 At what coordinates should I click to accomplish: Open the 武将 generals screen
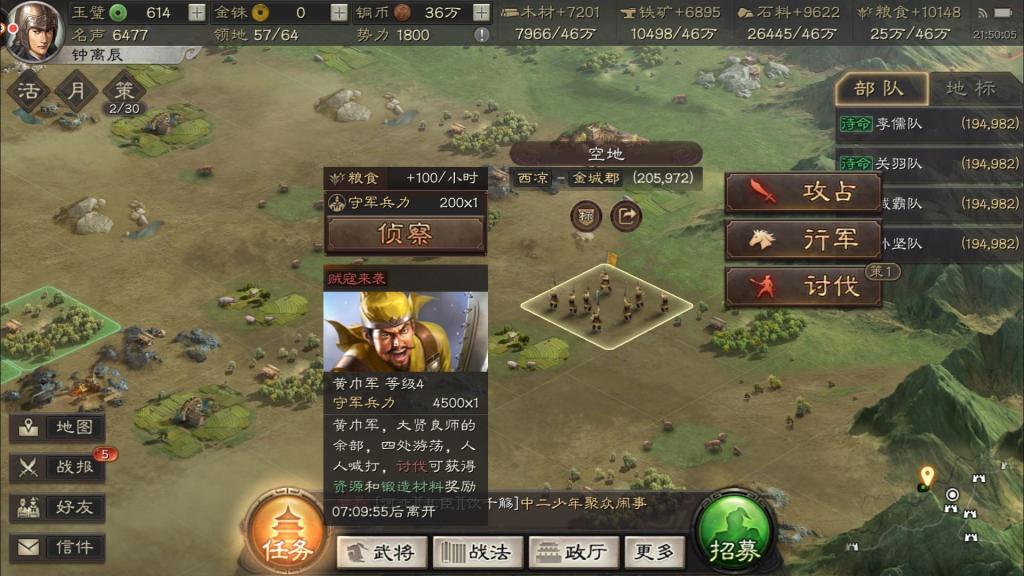pos(382,551)
